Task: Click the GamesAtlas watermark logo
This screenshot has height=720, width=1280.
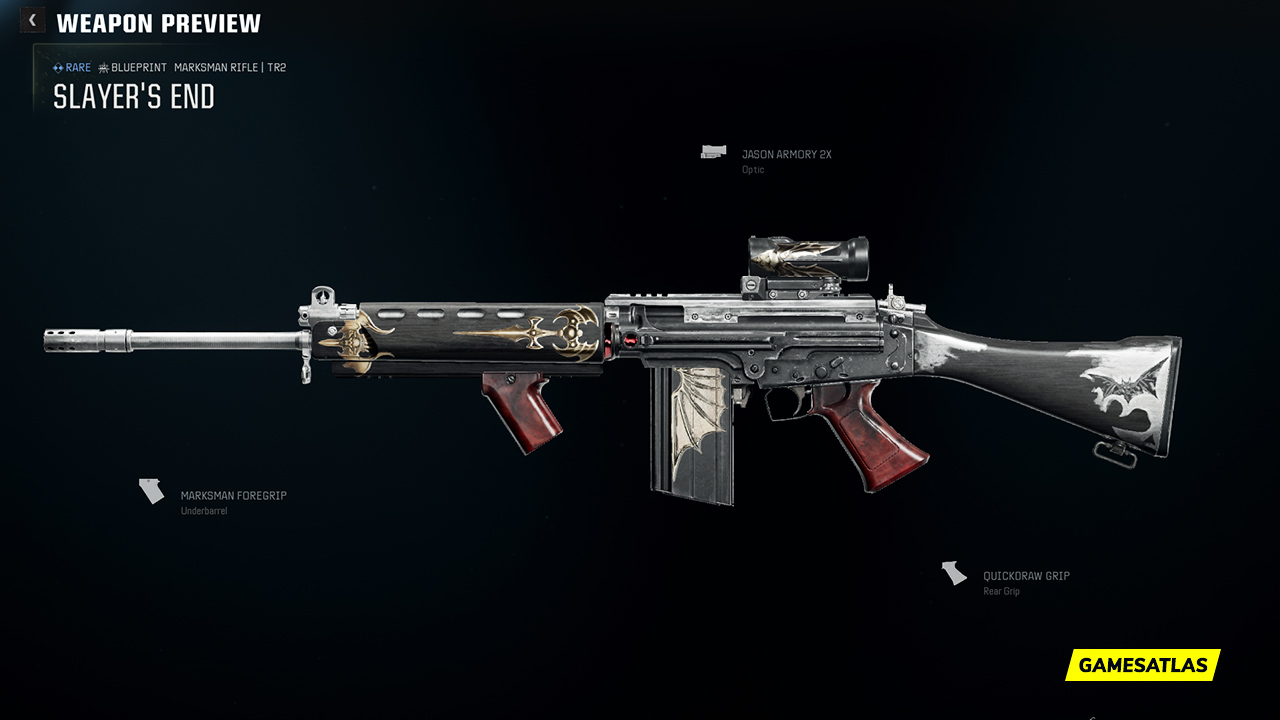Action: 1142,665
